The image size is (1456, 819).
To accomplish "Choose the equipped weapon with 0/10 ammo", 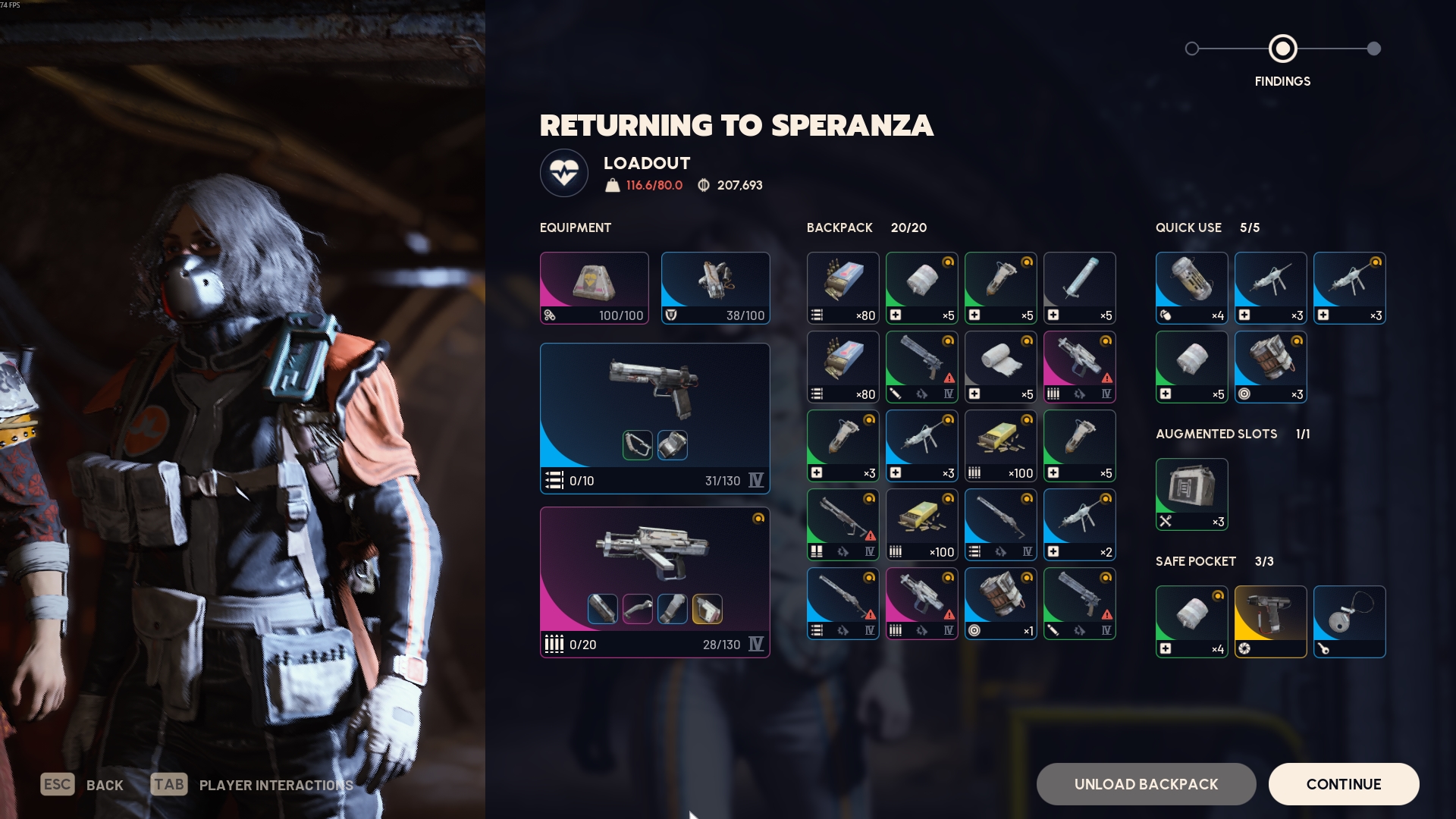I will (654, 418).
